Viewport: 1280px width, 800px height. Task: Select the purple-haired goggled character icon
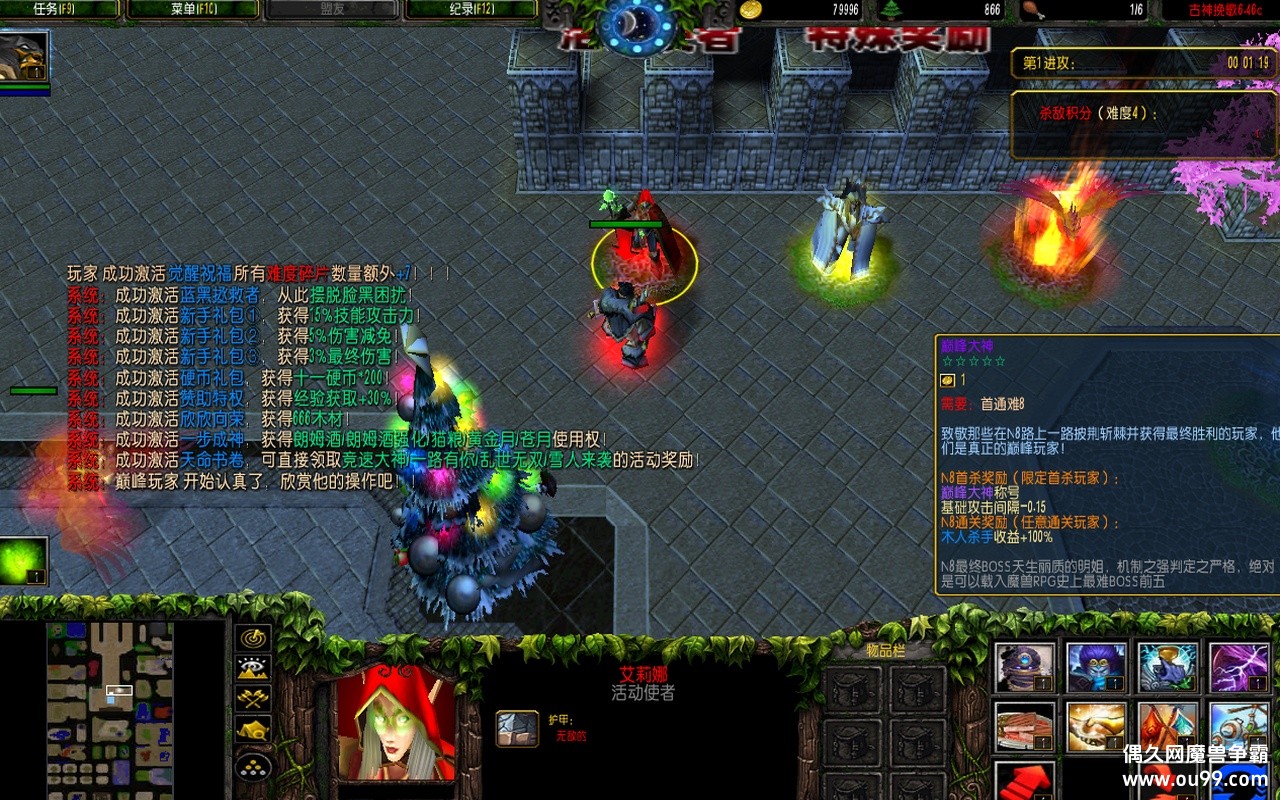[x=1096, y=668]
